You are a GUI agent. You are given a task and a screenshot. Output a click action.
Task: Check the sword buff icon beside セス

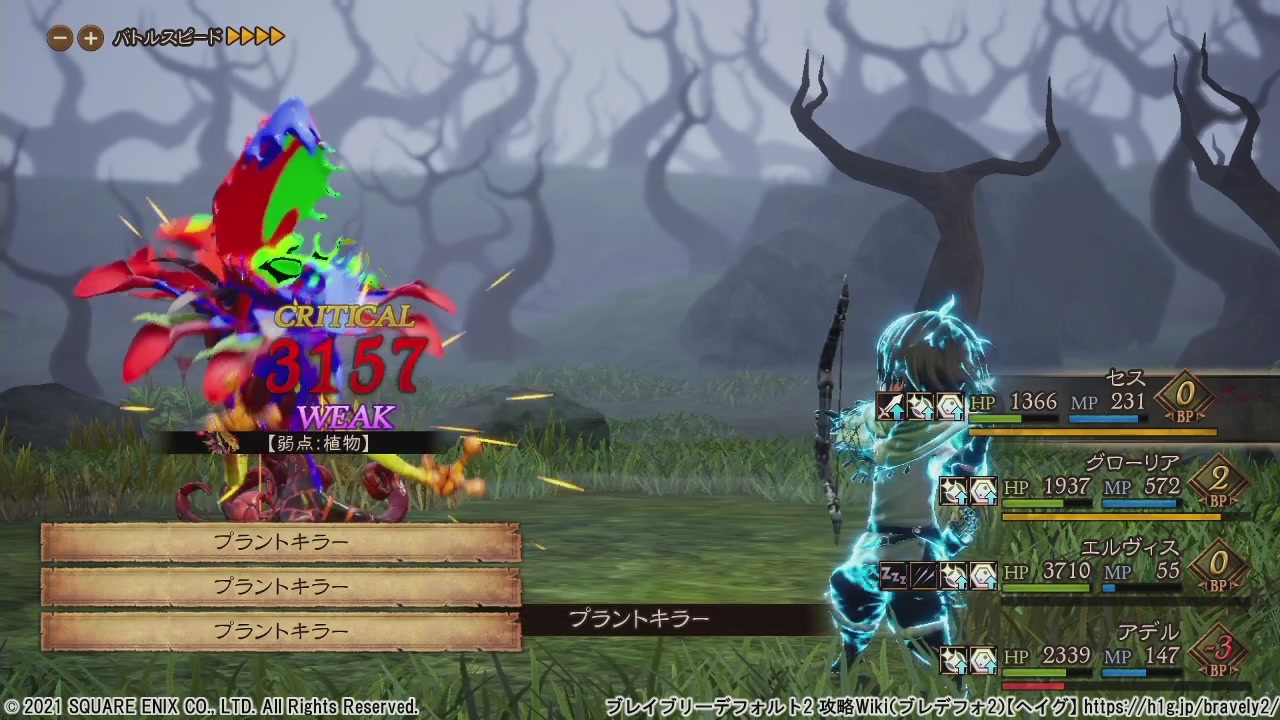tap(890, 406)
